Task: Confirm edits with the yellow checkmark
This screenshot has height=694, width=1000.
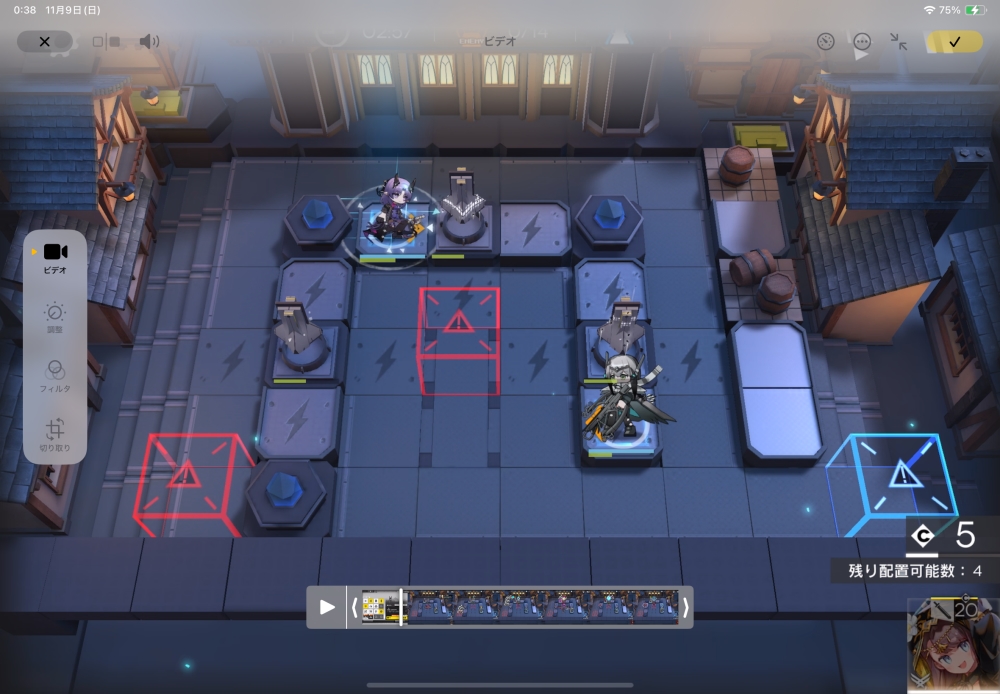Action: (953, 41)
